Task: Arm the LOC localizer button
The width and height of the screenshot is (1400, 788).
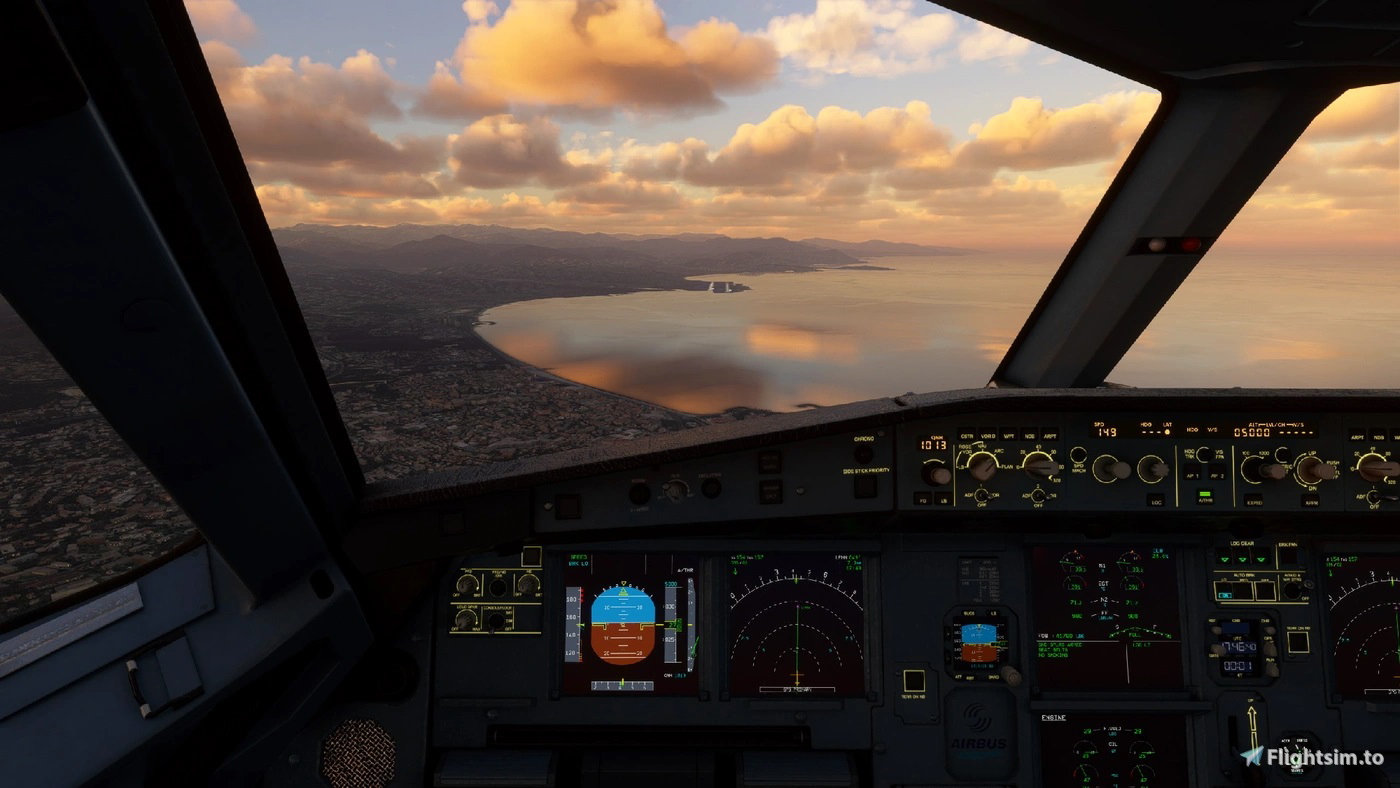Action: click(x=1156, y=500)
